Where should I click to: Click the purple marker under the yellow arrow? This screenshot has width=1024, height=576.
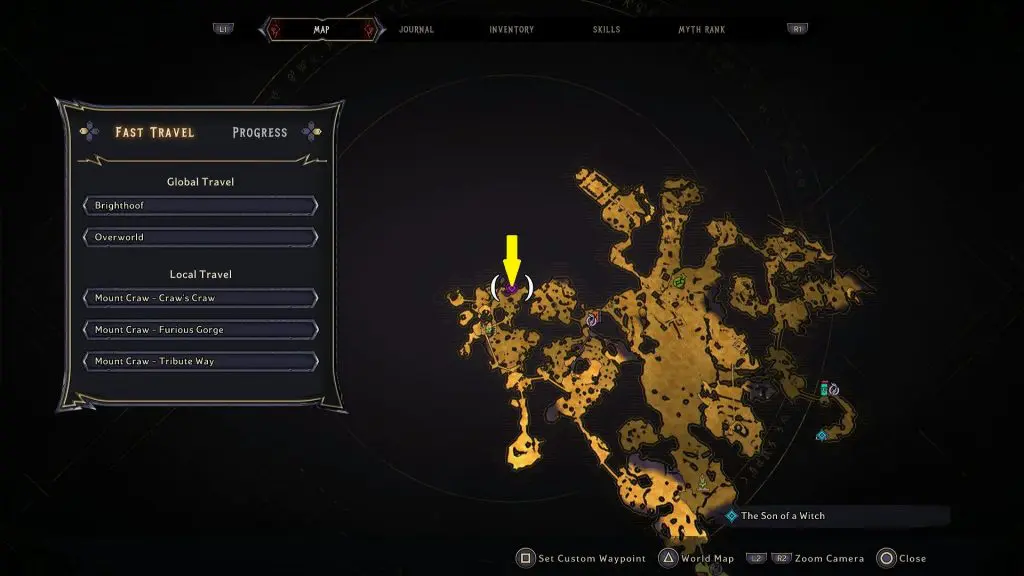point(512,289)
